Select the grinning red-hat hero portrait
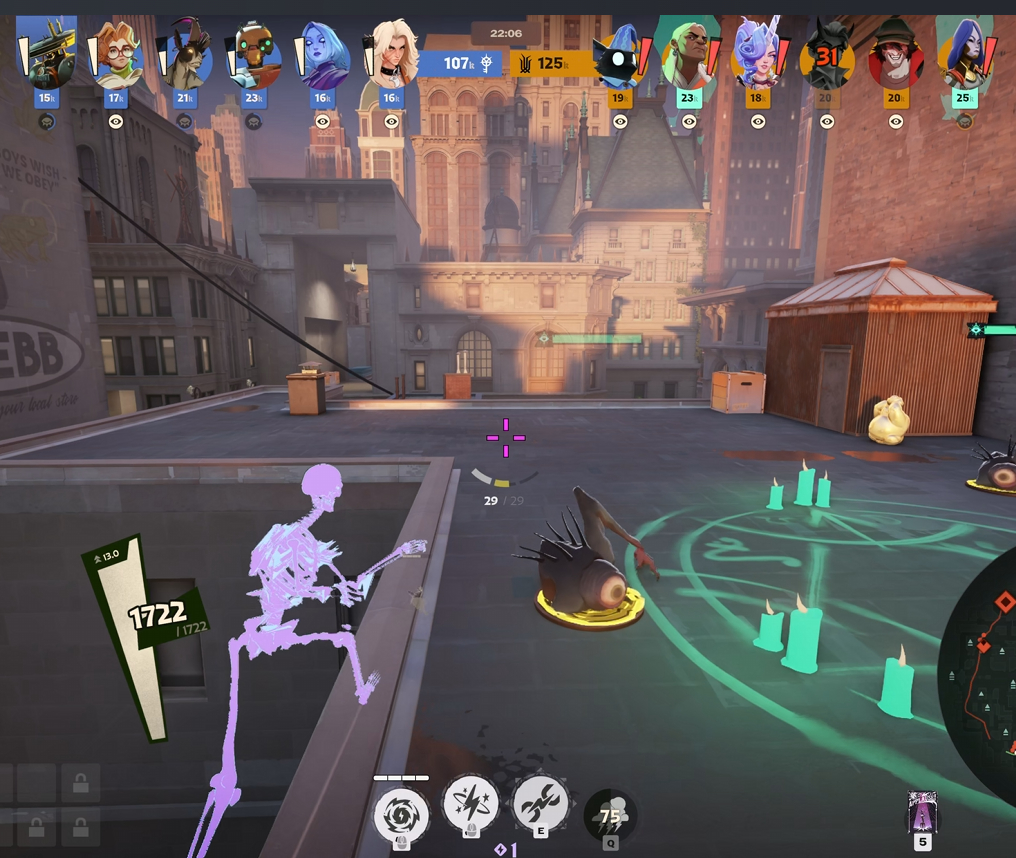Image resolution: width=1016 pixels, height=858 pixels. click(x=895, y=56)
